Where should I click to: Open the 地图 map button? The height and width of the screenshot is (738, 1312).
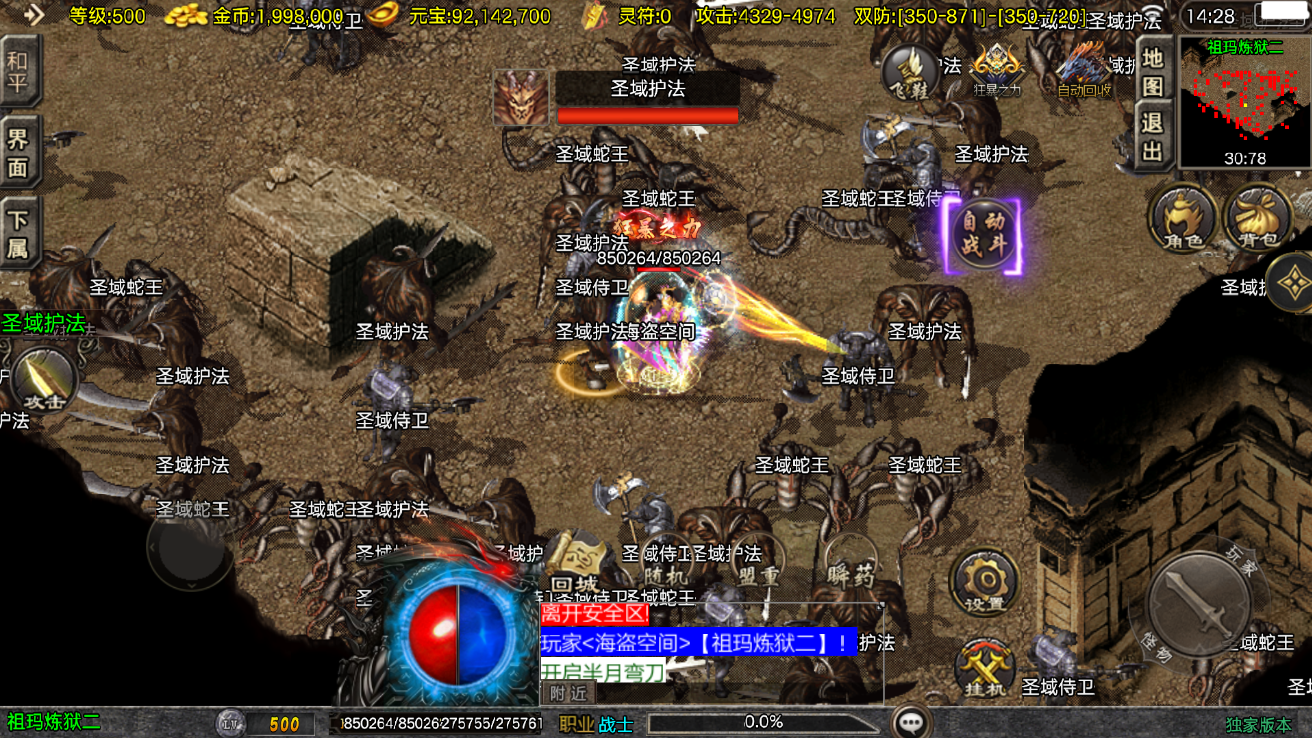(1153, 73)
